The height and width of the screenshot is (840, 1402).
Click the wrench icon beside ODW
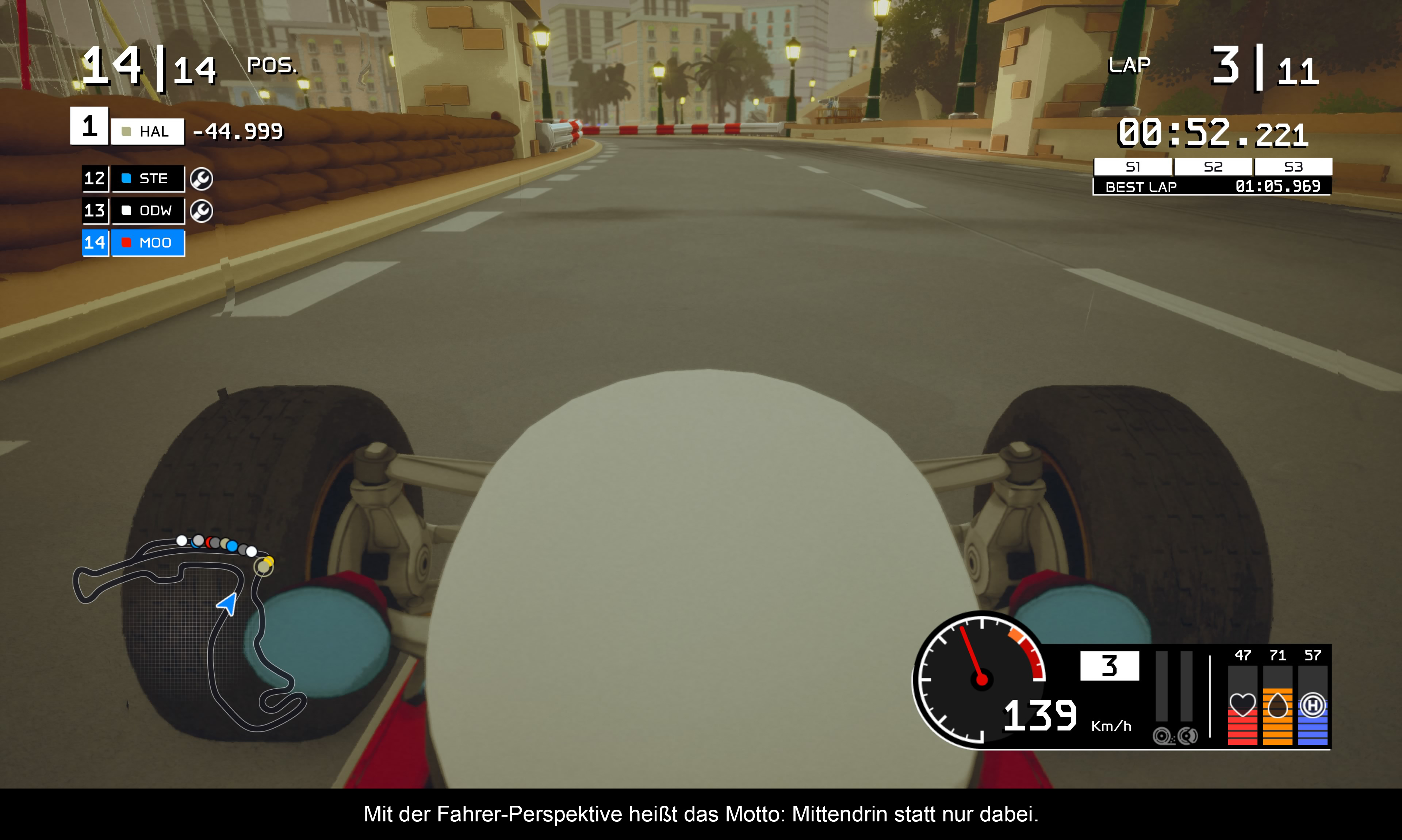pos(202,211)
